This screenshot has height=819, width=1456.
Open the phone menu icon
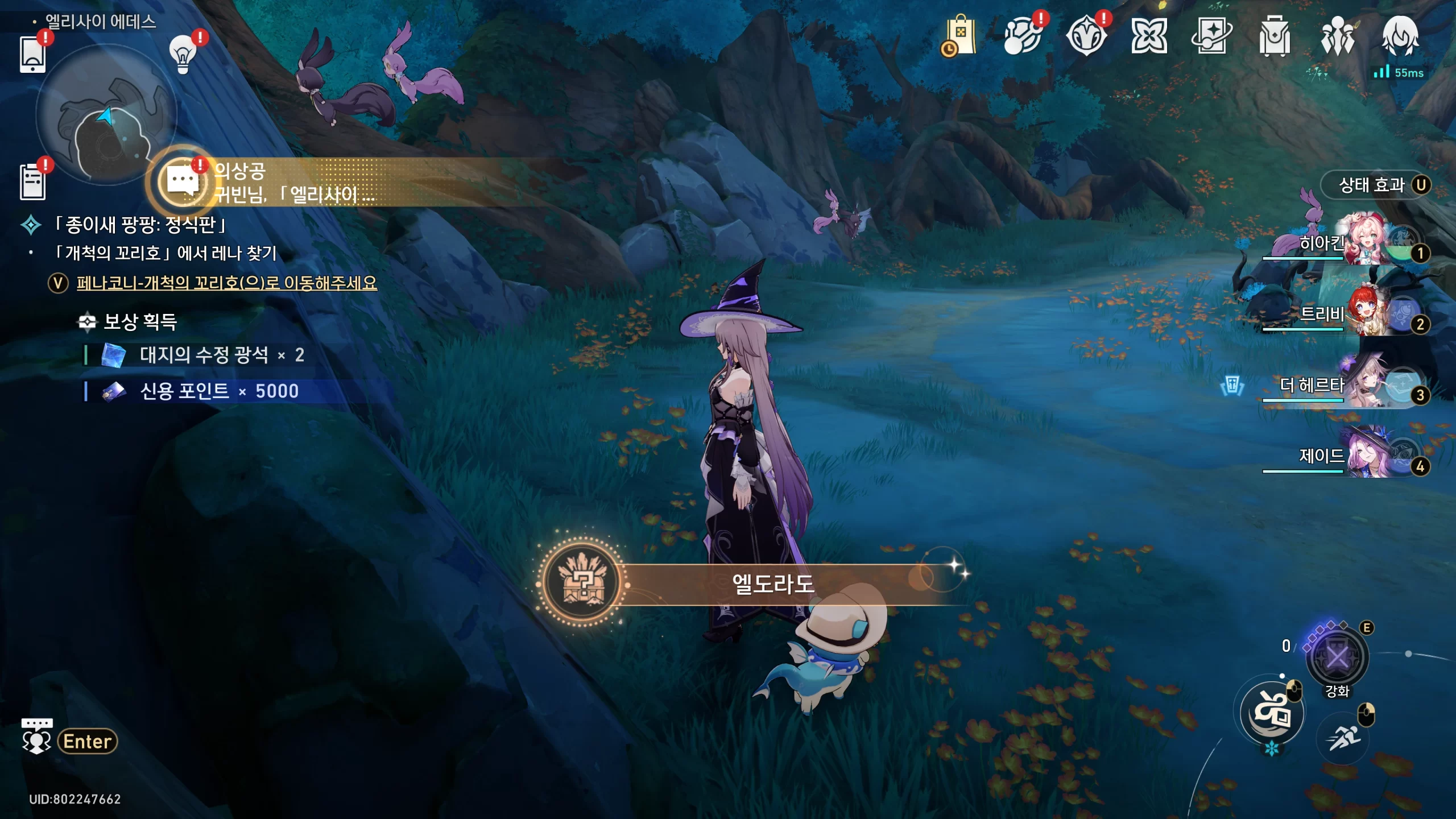coord(32,55)
